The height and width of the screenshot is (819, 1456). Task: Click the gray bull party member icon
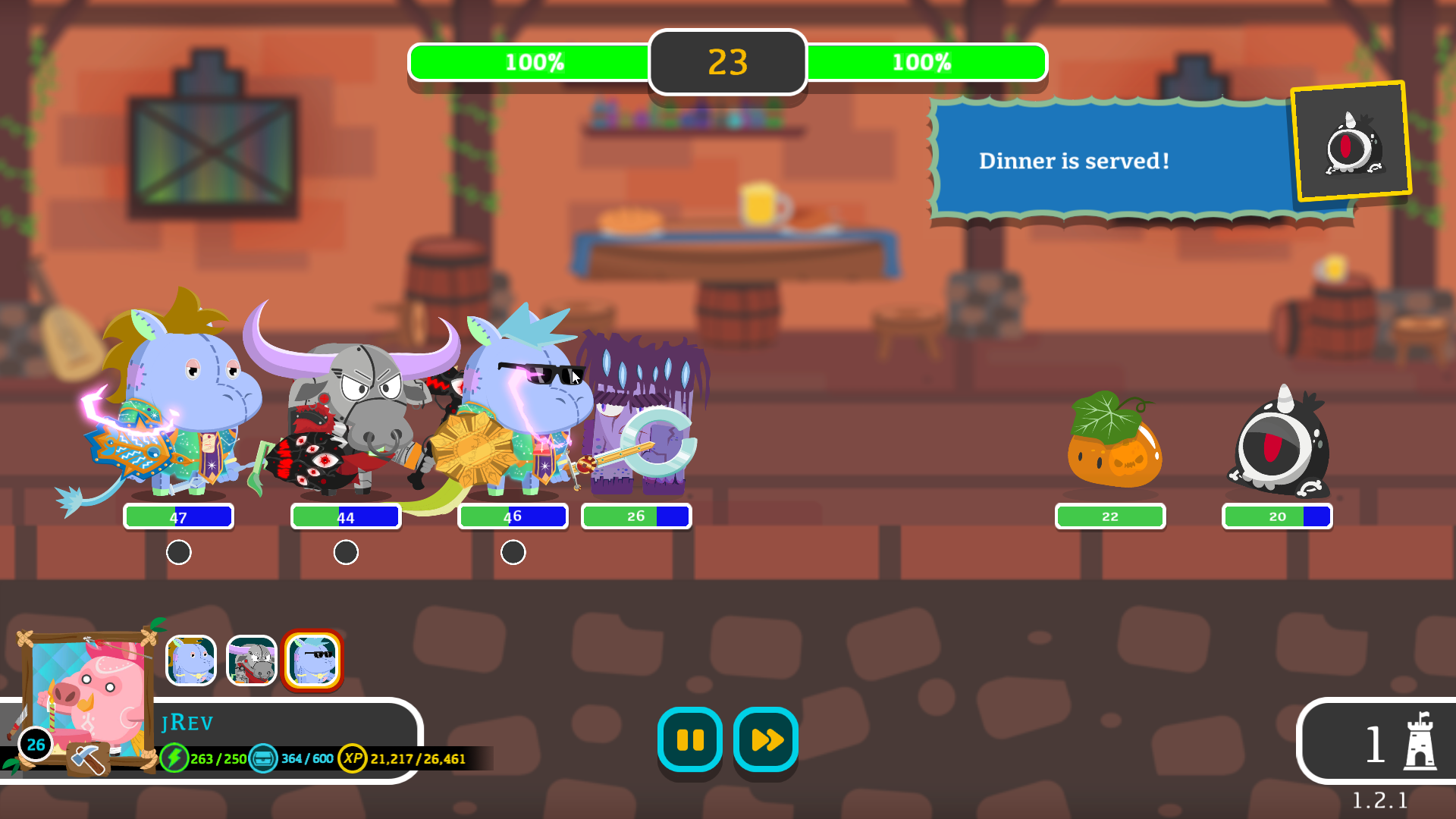(x=251, y=661)
